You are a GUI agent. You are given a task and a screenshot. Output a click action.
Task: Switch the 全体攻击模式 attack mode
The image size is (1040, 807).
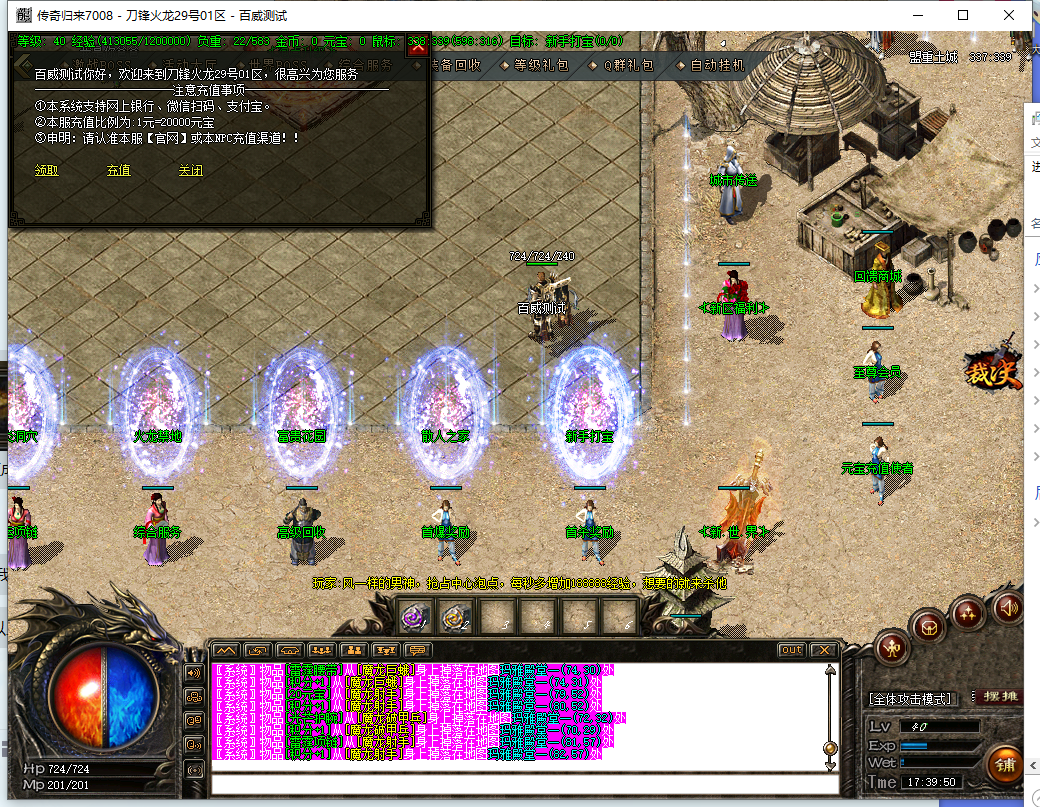click(911, 698)
